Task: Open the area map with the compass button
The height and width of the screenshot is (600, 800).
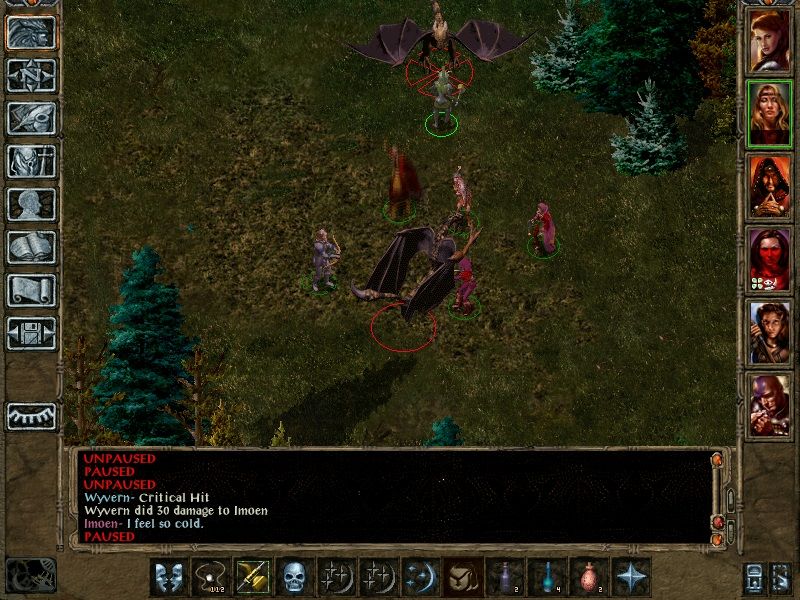Action: (31, 75)
